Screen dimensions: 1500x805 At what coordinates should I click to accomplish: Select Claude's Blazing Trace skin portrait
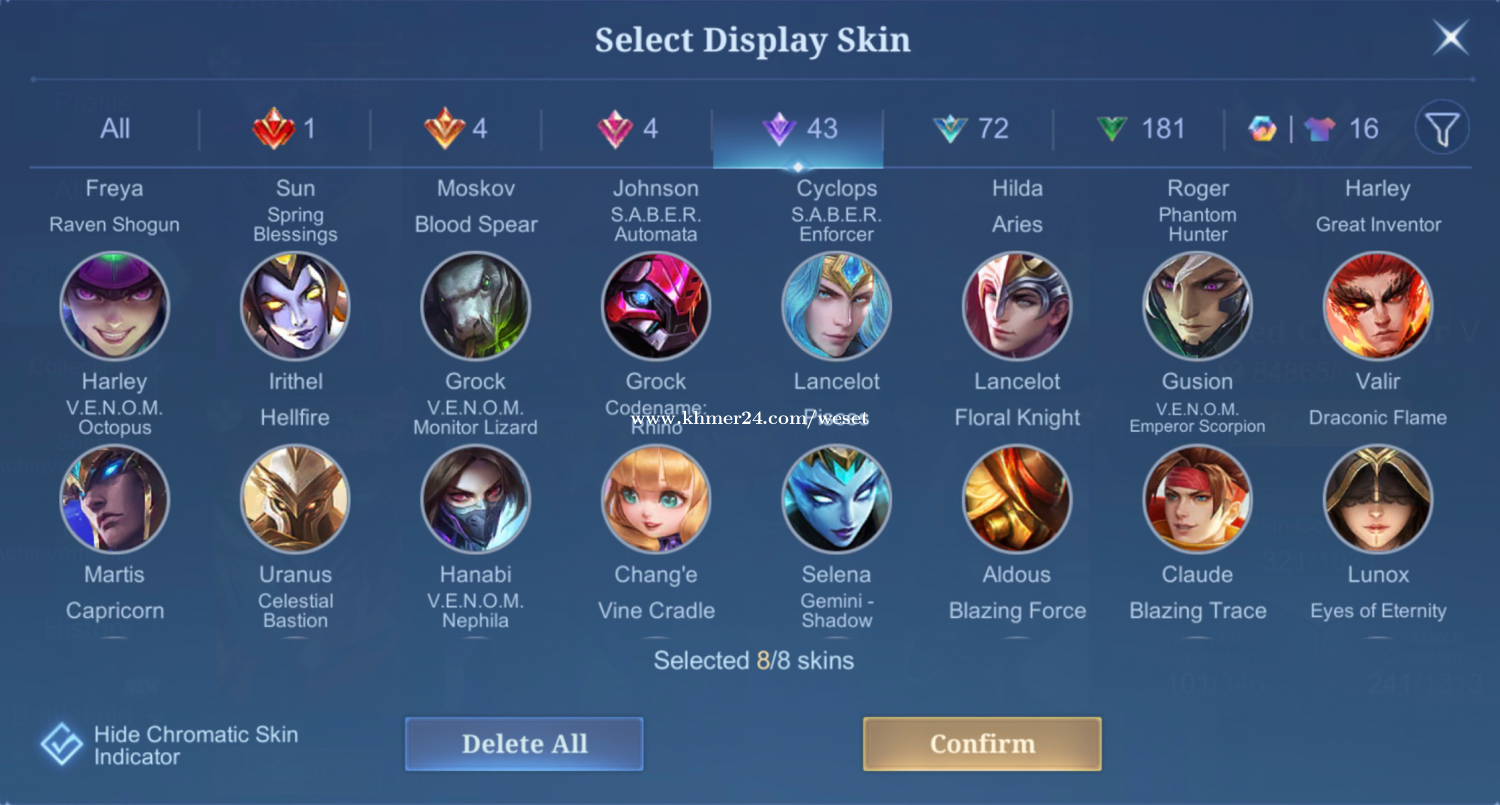(1197, 499)
